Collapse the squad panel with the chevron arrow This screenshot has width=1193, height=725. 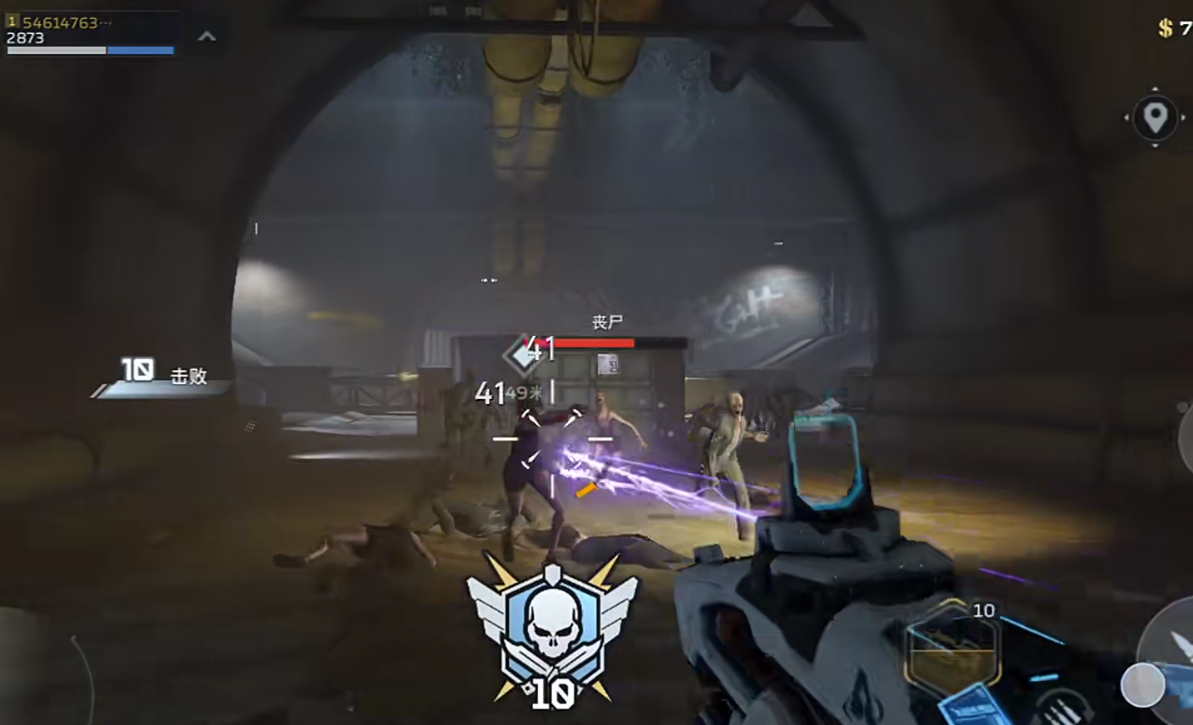207,37
